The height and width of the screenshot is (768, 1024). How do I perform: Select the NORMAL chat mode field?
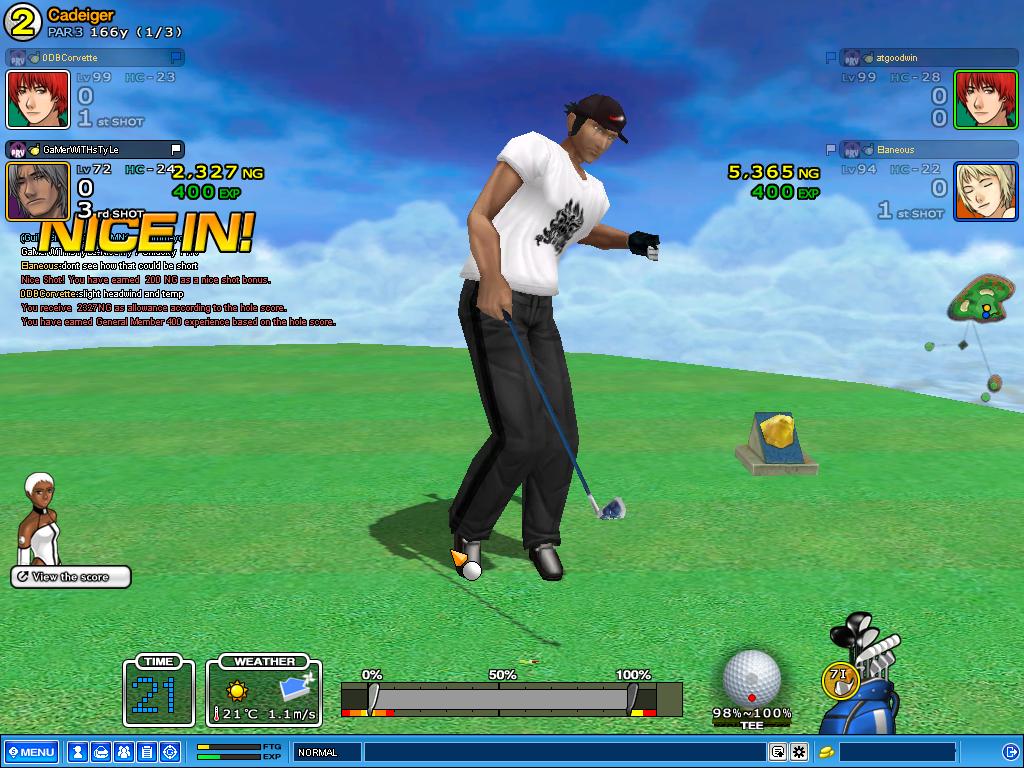point(327,752)
